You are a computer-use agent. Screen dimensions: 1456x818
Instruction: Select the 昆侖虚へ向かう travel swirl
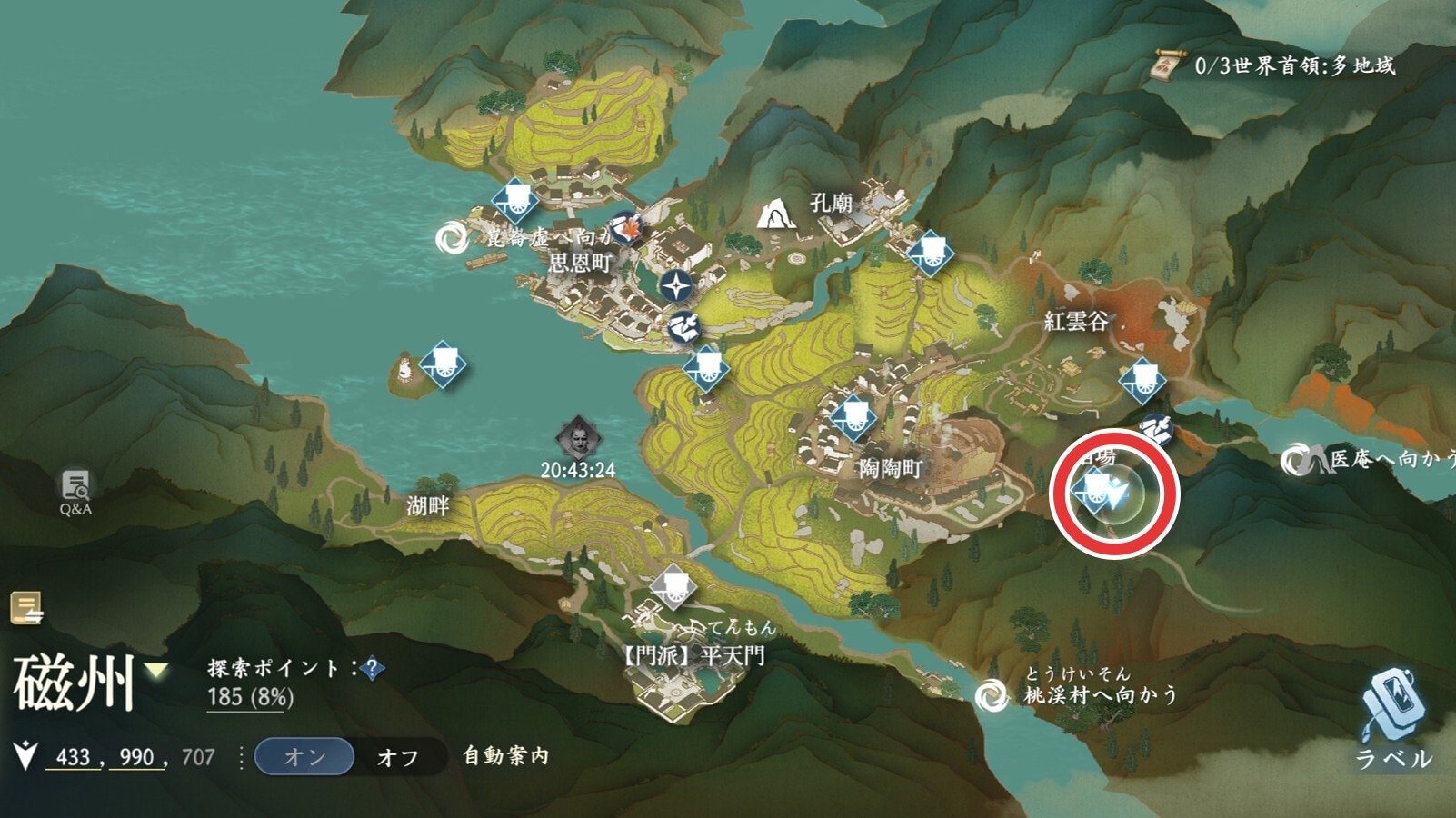point(451,238)
